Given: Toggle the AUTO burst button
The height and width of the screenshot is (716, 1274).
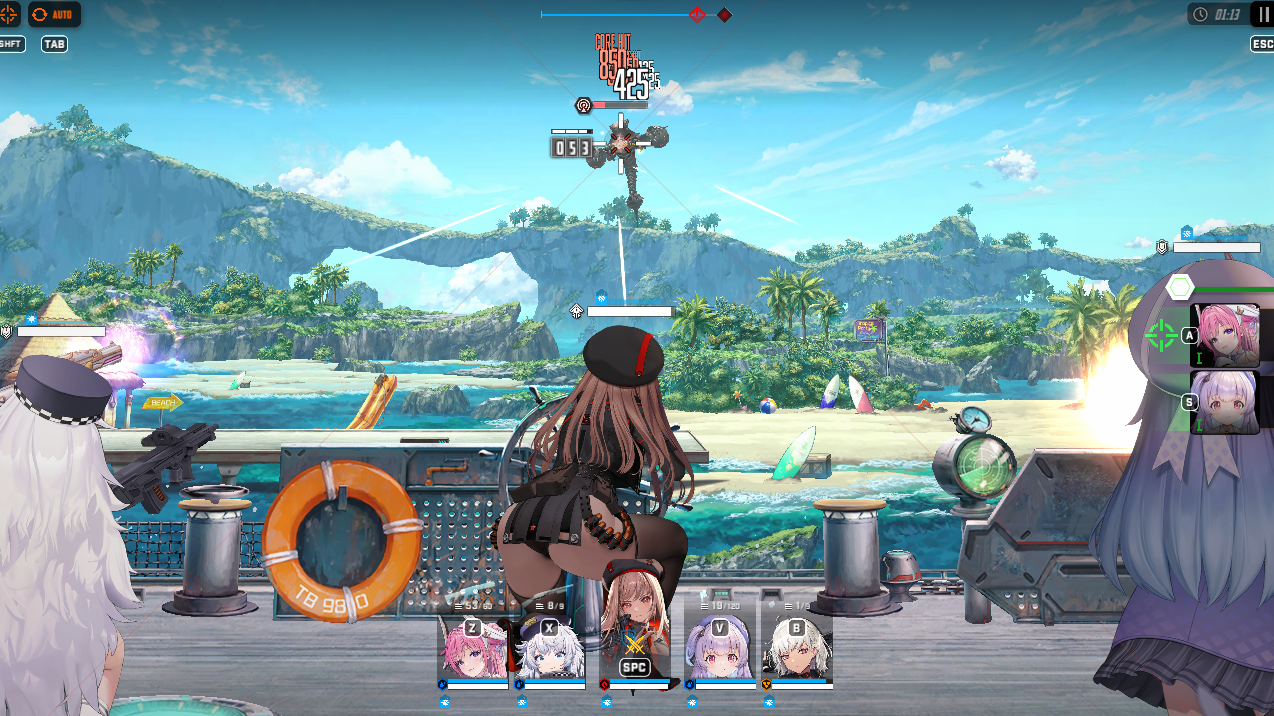Looking at the screenshot, I should [54, 15].
